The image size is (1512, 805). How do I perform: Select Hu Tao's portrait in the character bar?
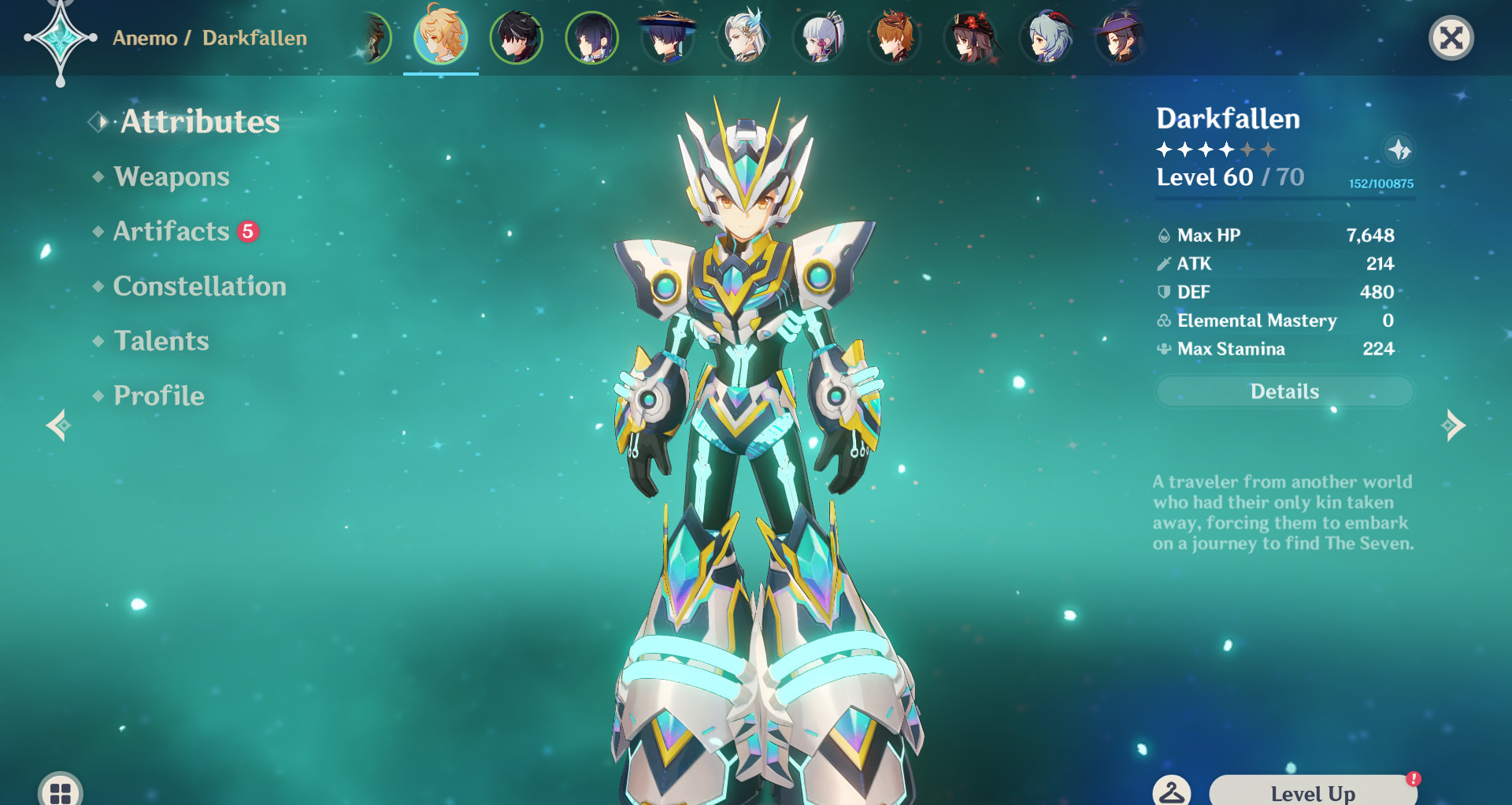[x=971, y=38]
